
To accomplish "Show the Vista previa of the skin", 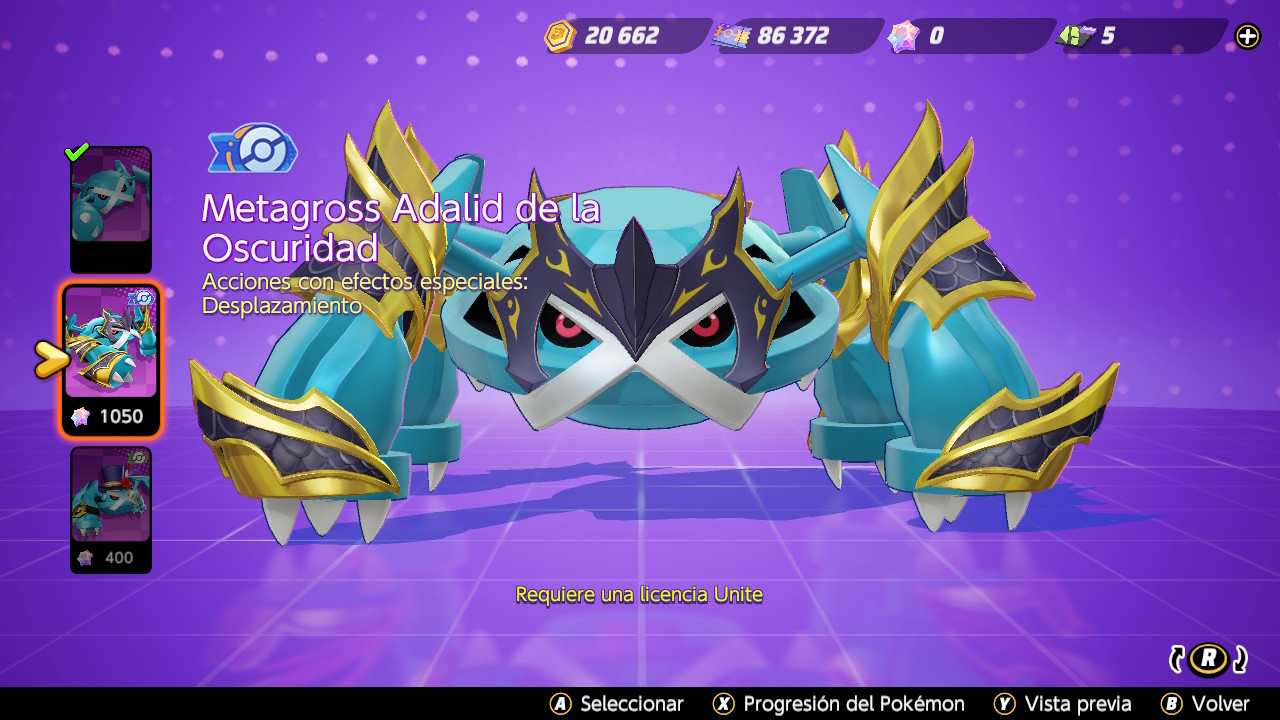I will tap(1063, 704).
